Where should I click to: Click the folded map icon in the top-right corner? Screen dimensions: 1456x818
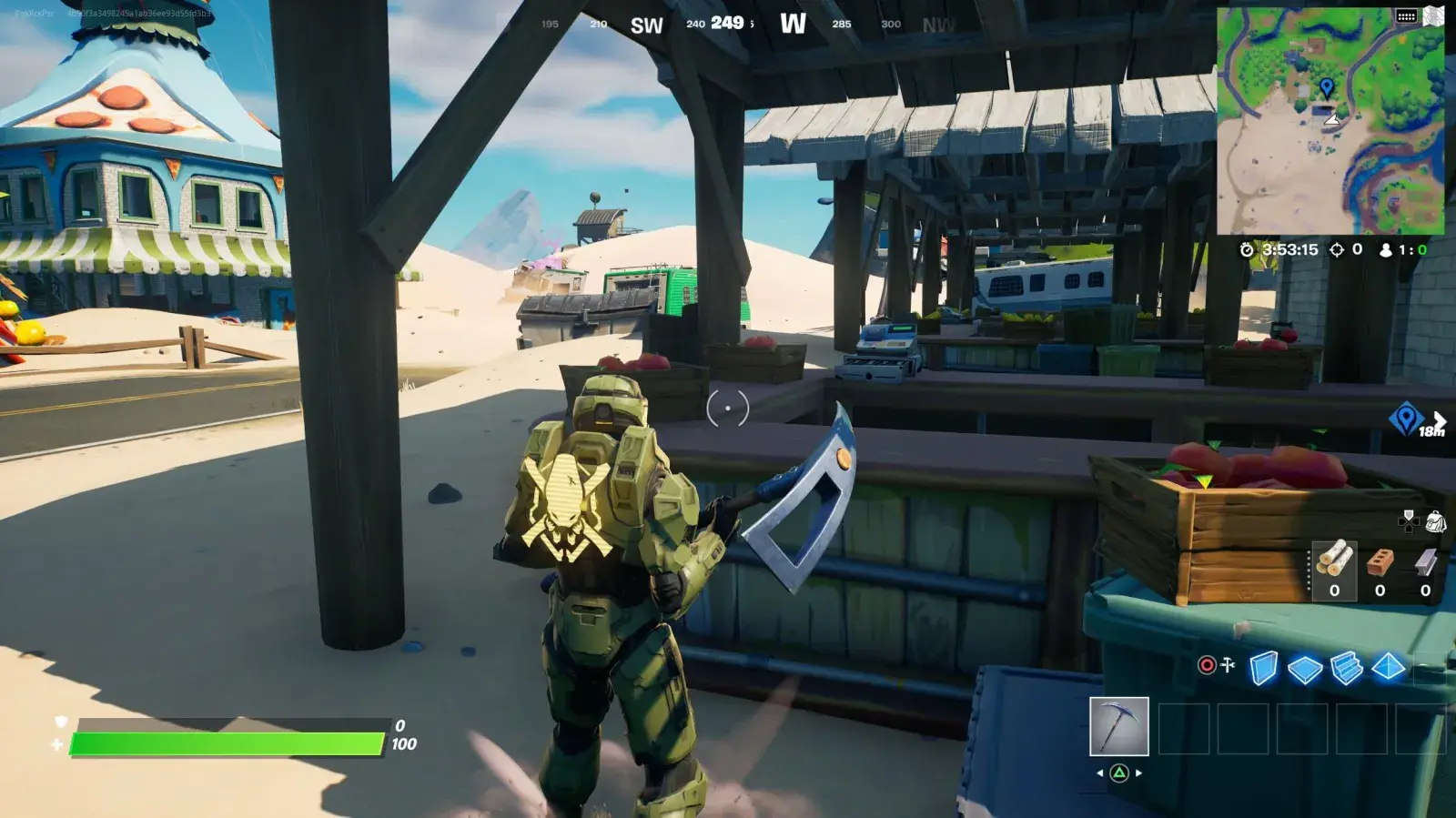1433,15
